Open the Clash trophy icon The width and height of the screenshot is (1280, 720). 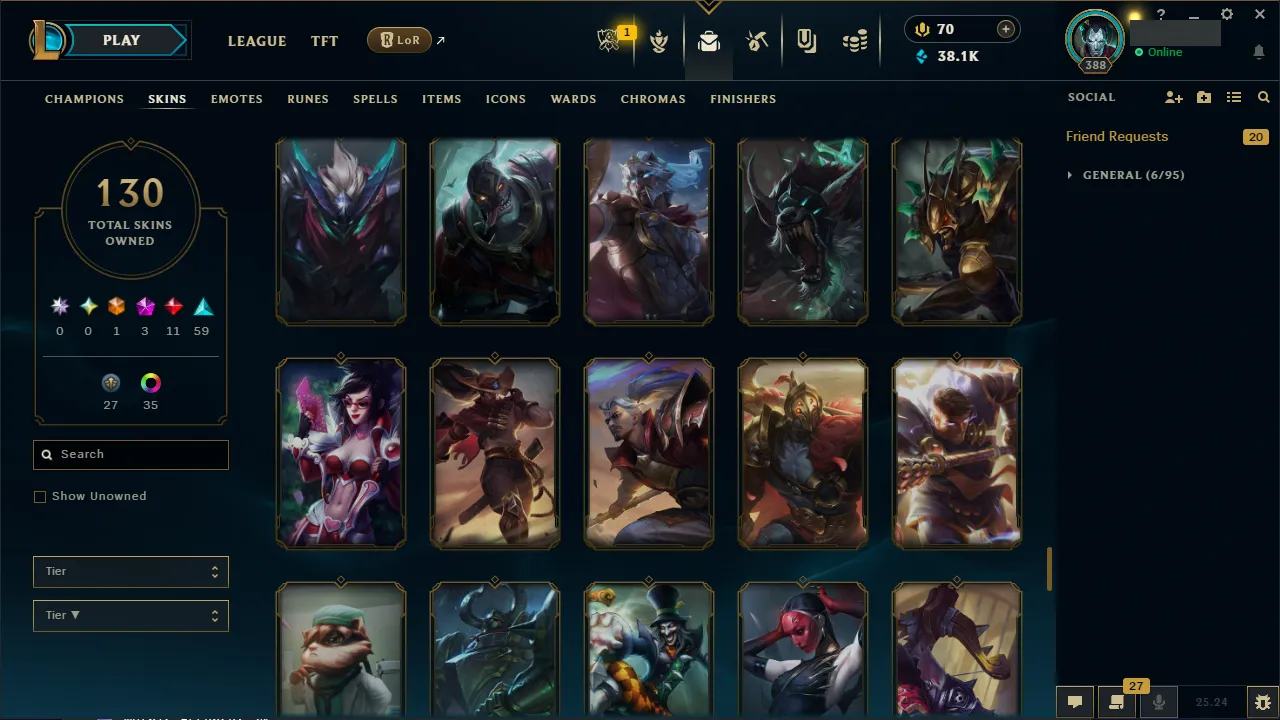659,40
